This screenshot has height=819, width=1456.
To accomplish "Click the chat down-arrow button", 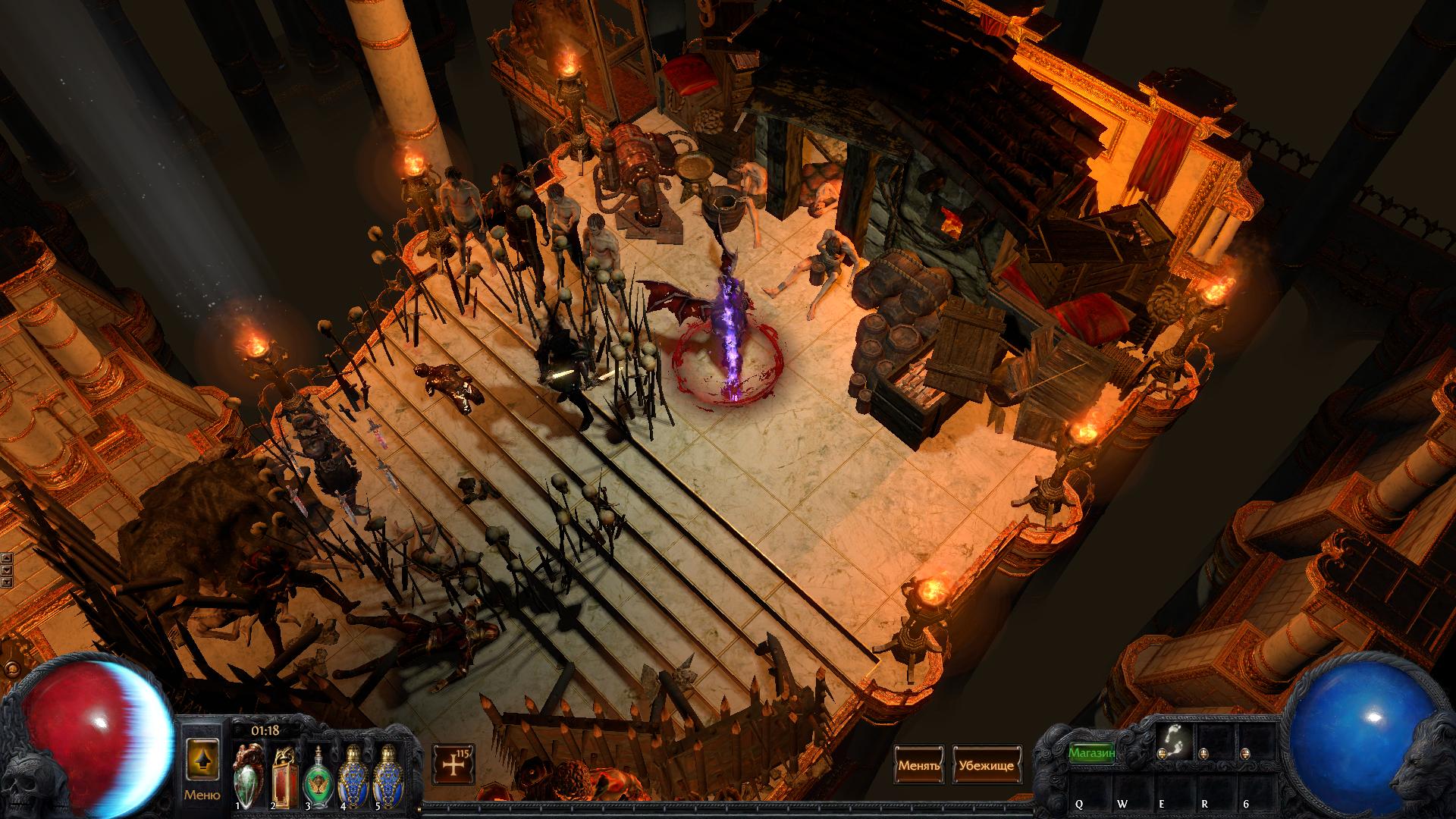I will 7,570.
